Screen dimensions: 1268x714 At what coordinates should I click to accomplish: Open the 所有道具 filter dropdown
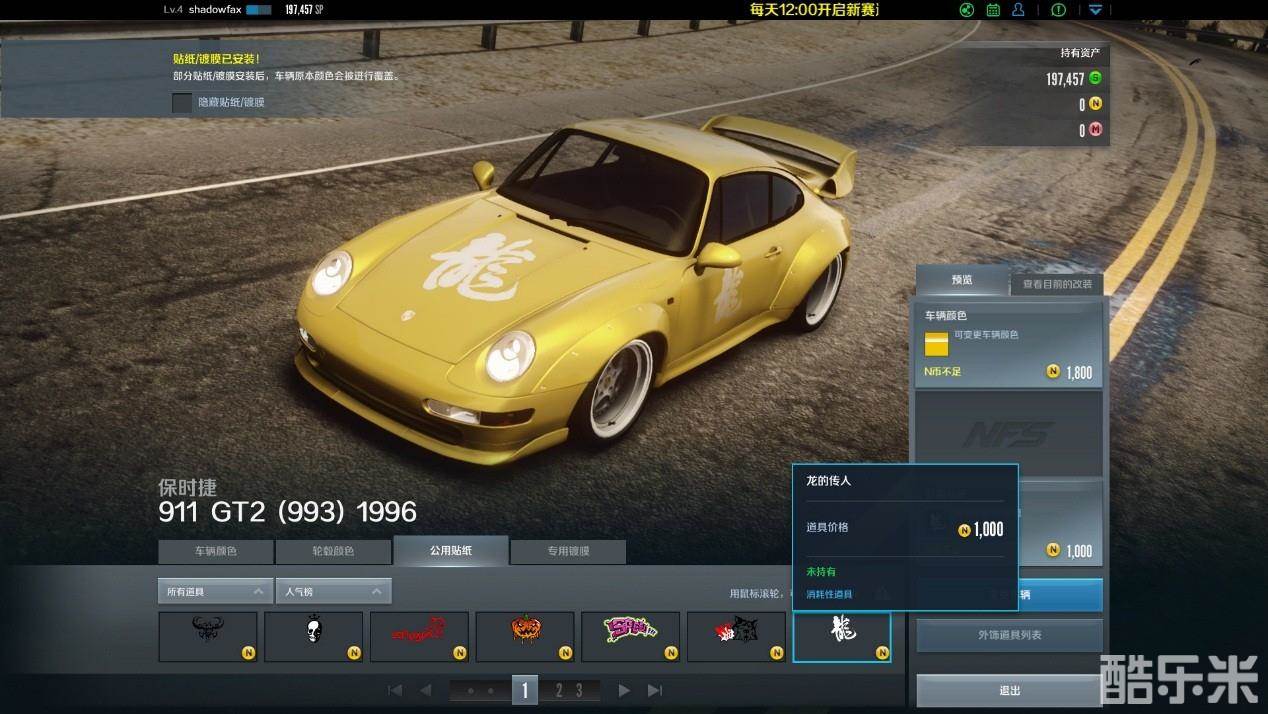[215, 591]
